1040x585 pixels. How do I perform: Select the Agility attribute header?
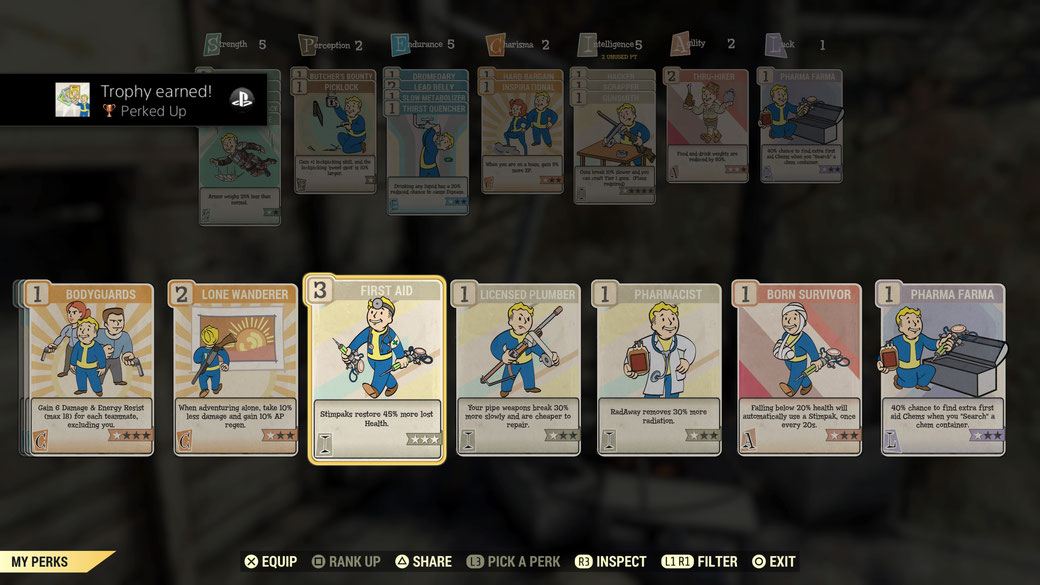[x=704, y=45]
